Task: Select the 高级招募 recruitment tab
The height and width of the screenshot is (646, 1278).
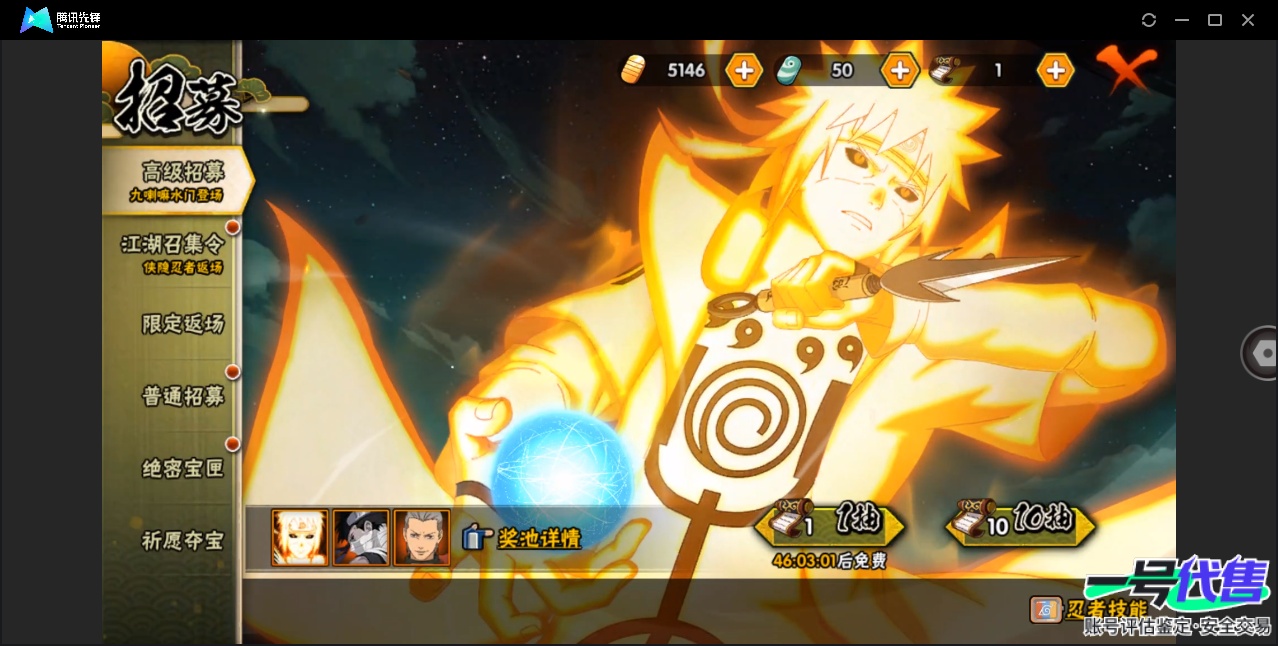Action: (178, 180)
